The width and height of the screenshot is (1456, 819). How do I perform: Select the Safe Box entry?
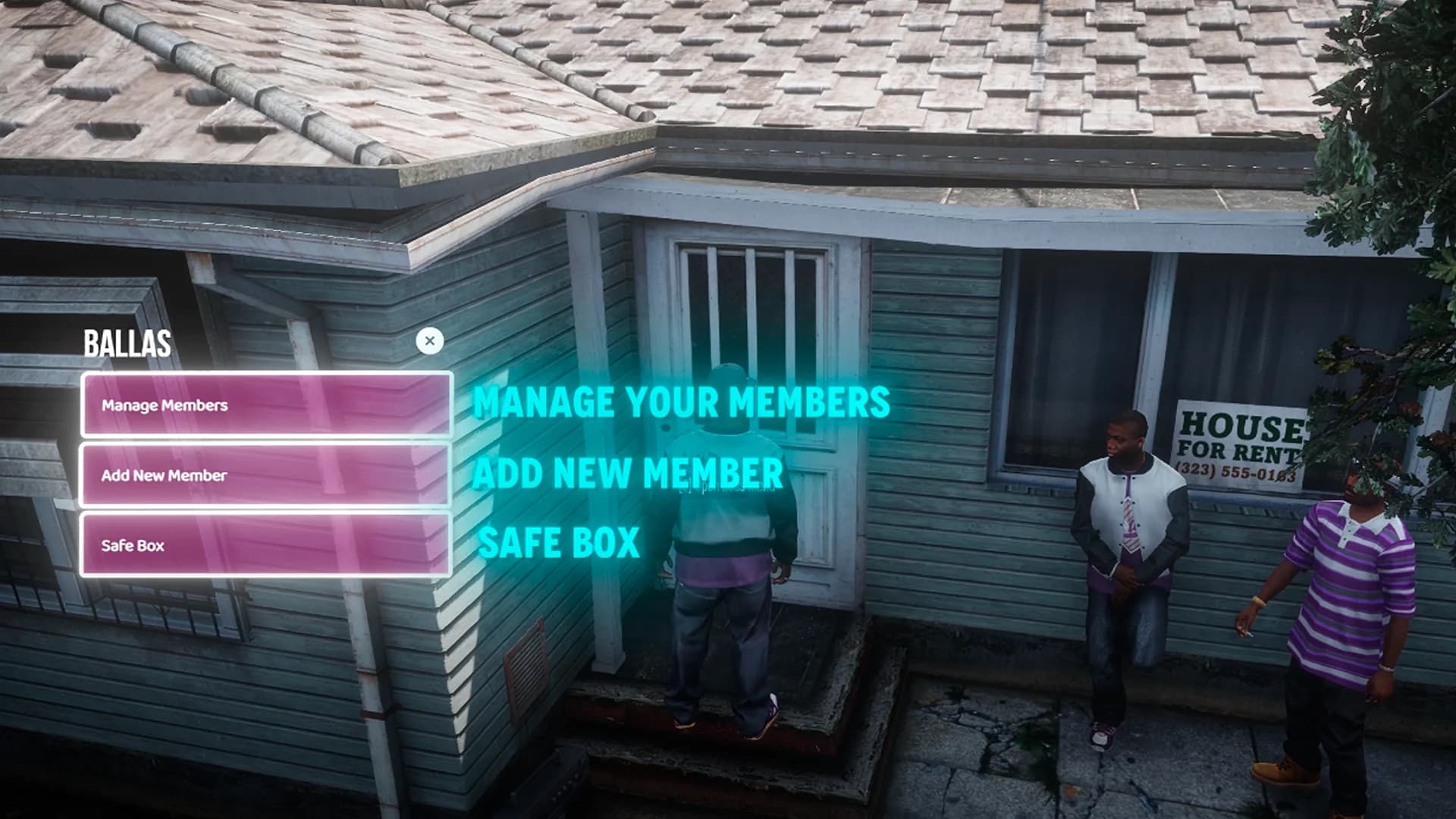pyautogui.click(x=266, y=545)
